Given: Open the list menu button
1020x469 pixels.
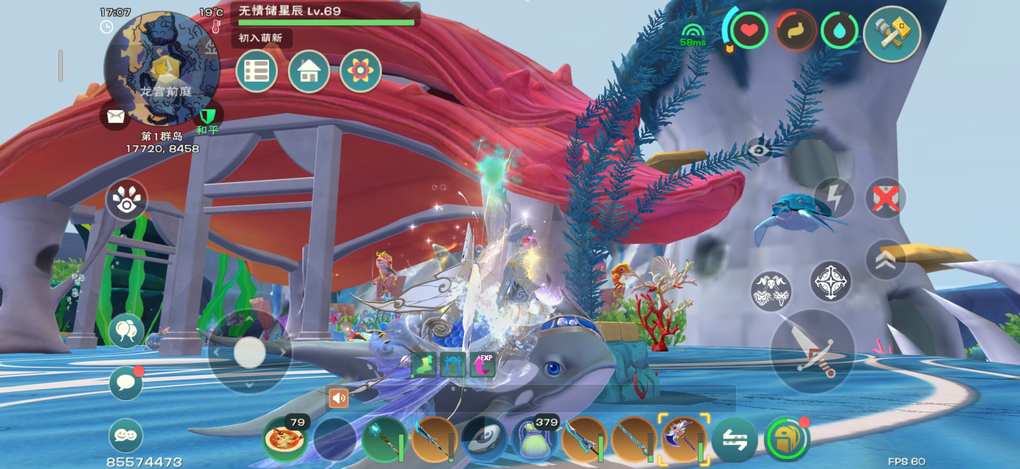Looking at the screenshot, I should tap(256, 71).
